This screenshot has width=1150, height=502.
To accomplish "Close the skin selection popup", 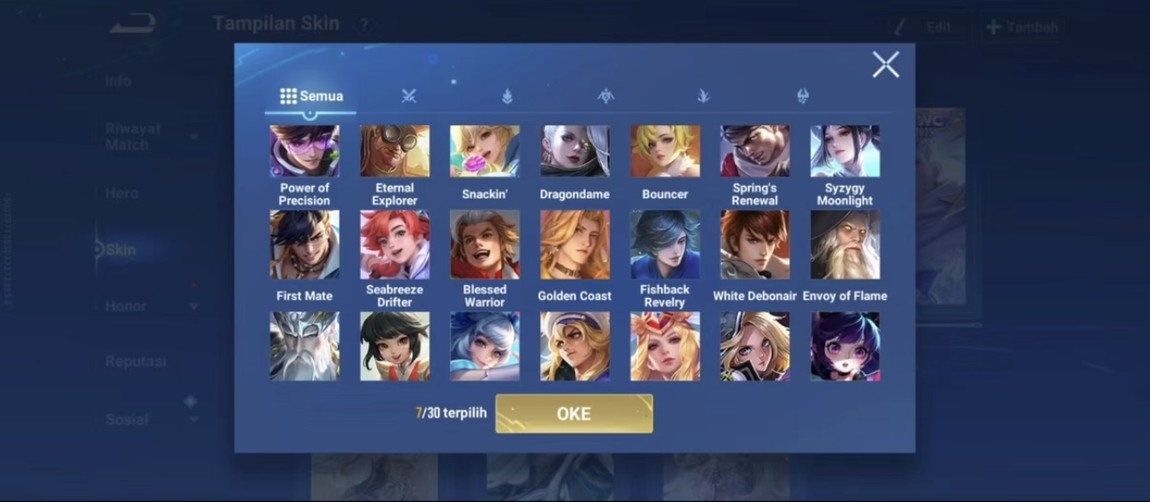I will coord(885,65).
